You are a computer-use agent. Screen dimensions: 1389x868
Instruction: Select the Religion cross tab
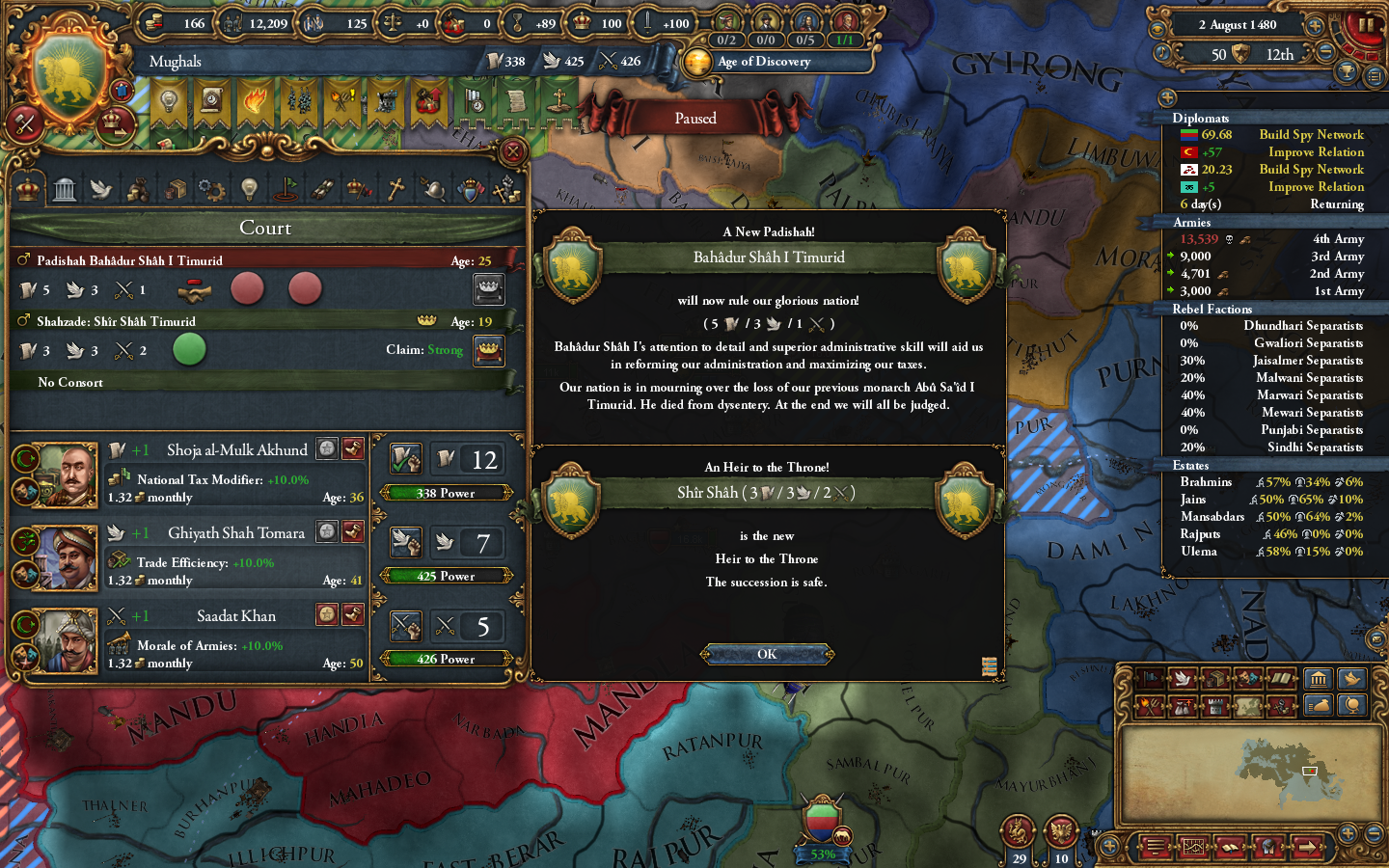[x=395, y=188]
